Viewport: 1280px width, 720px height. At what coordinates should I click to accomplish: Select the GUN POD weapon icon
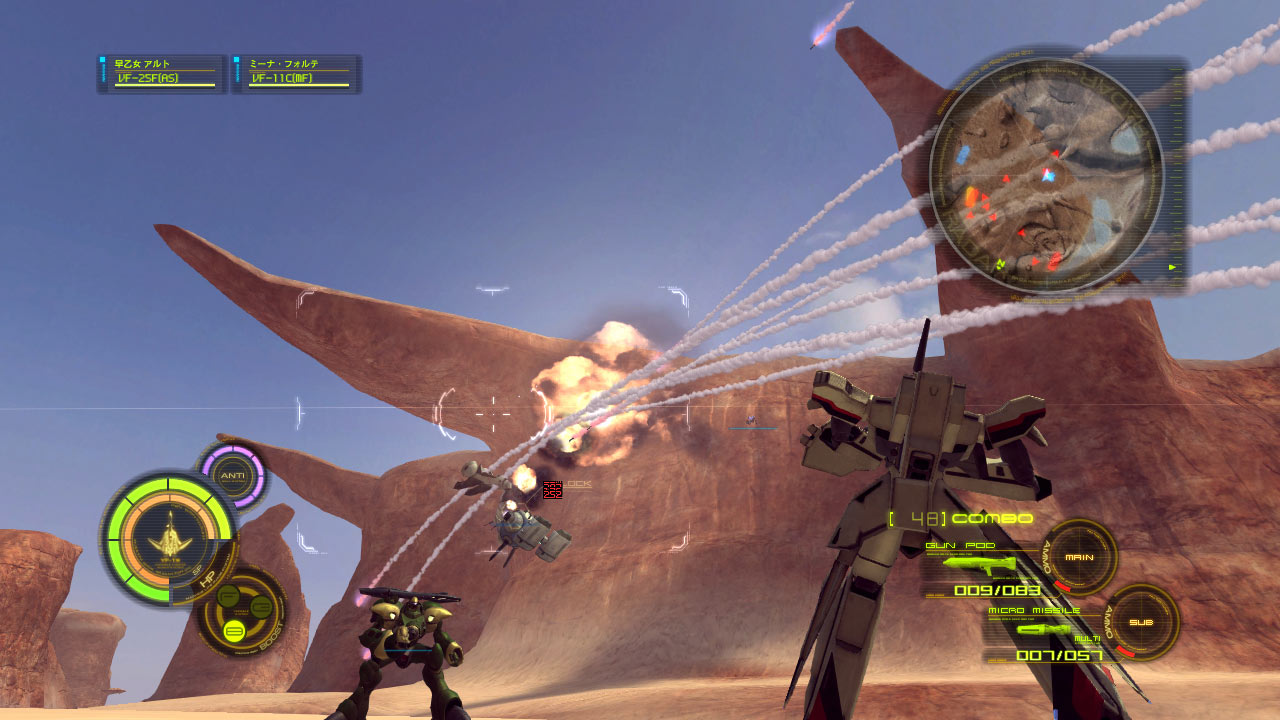coord(980,565)
